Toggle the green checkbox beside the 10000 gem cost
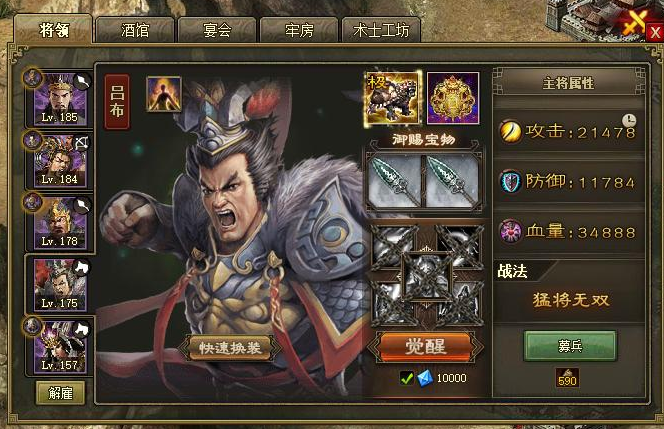This screenshot has width=664, height=429. tap(406, 378)
